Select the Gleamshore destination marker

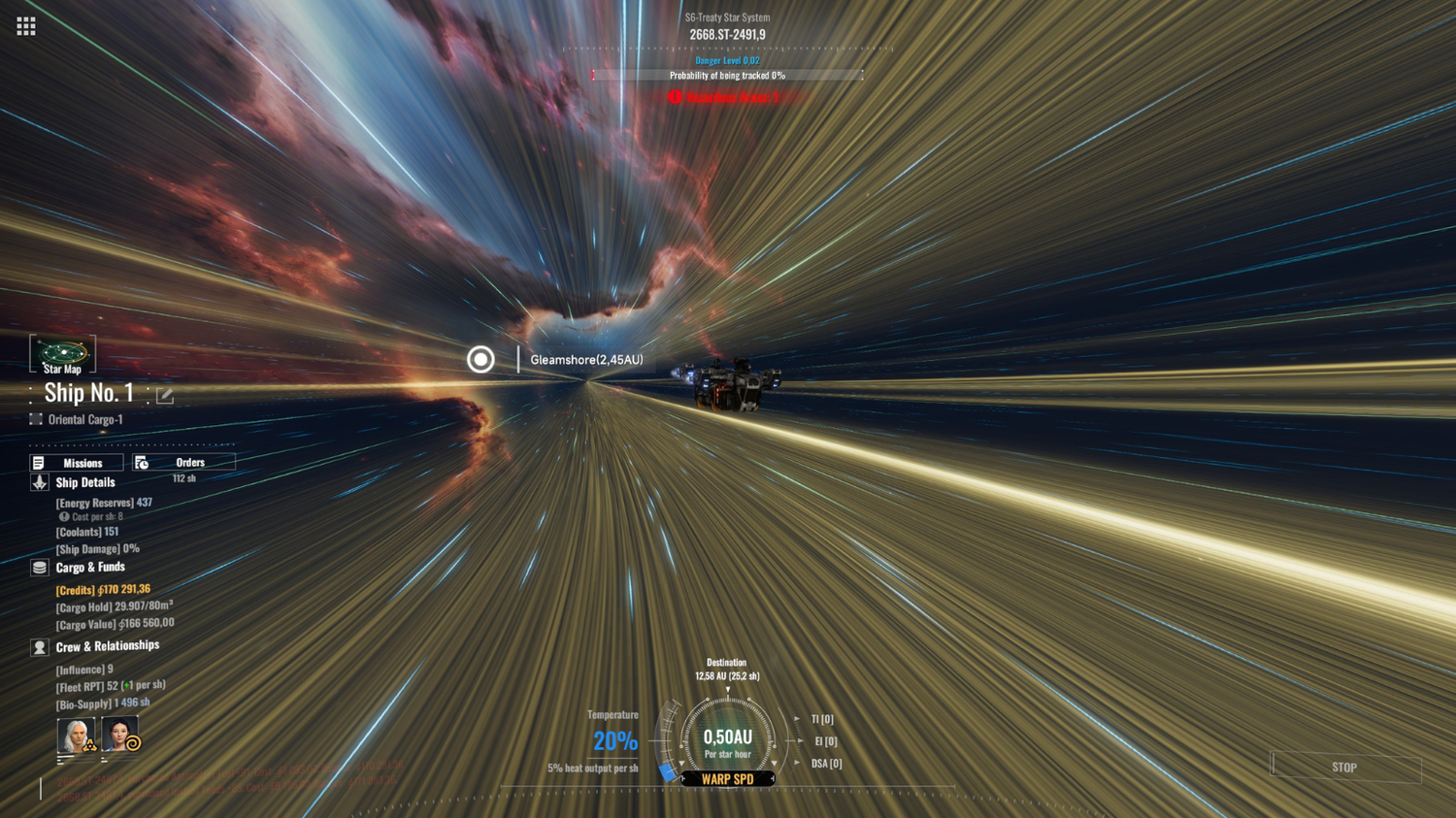(480, 360)
